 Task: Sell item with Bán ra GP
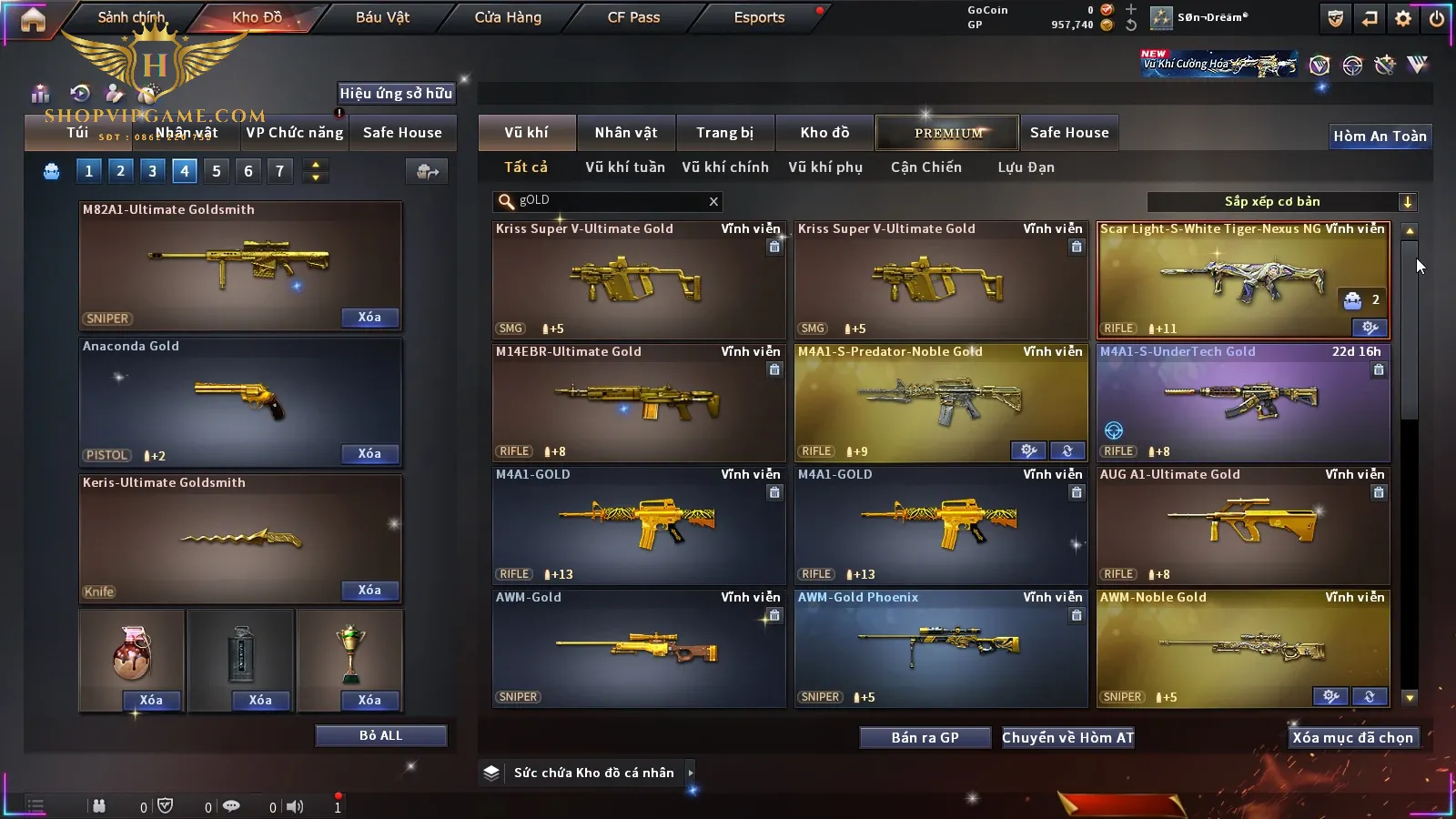click(x=925, y=737)
